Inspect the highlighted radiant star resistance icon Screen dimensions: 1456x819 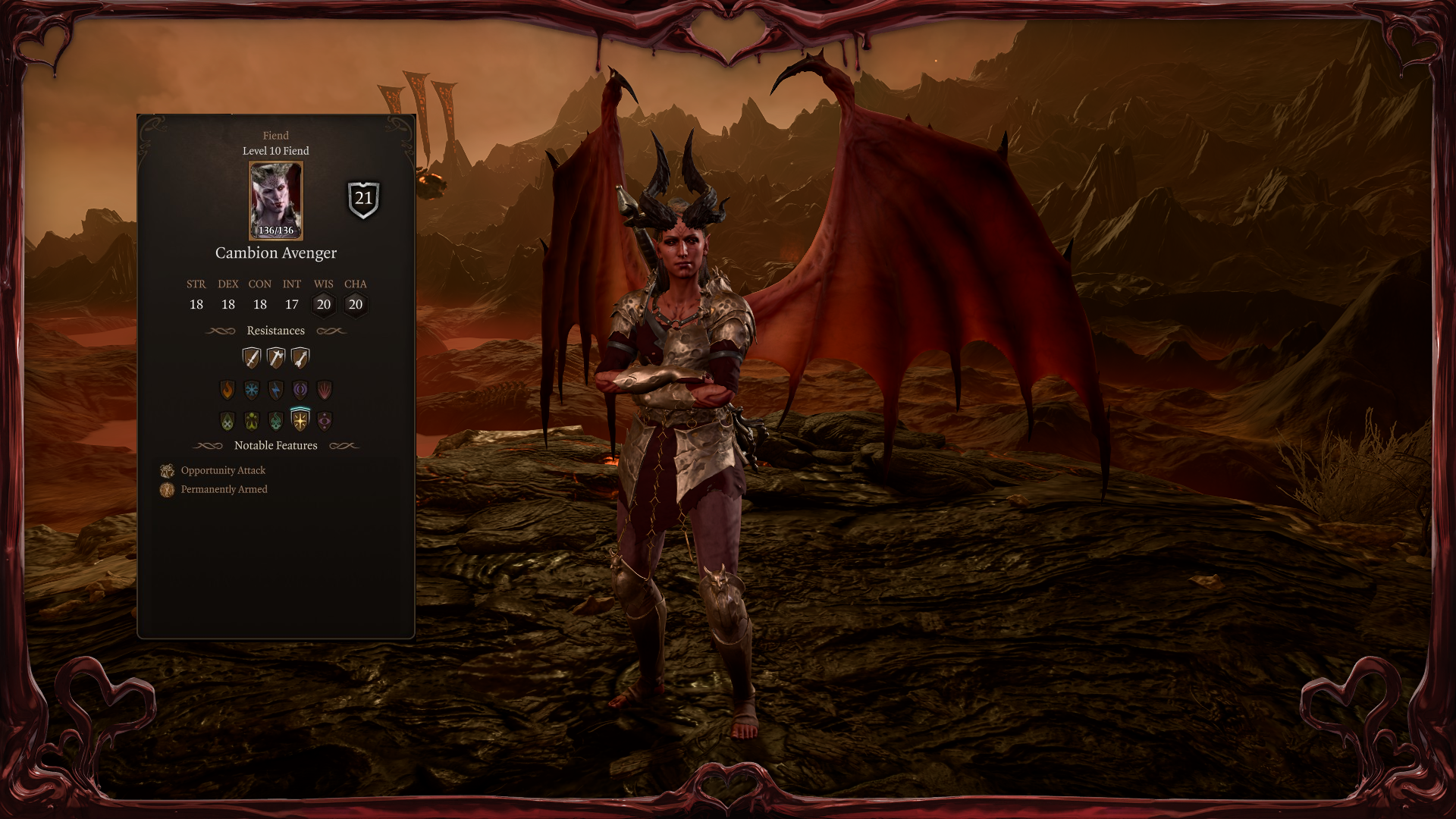point(300,420)
